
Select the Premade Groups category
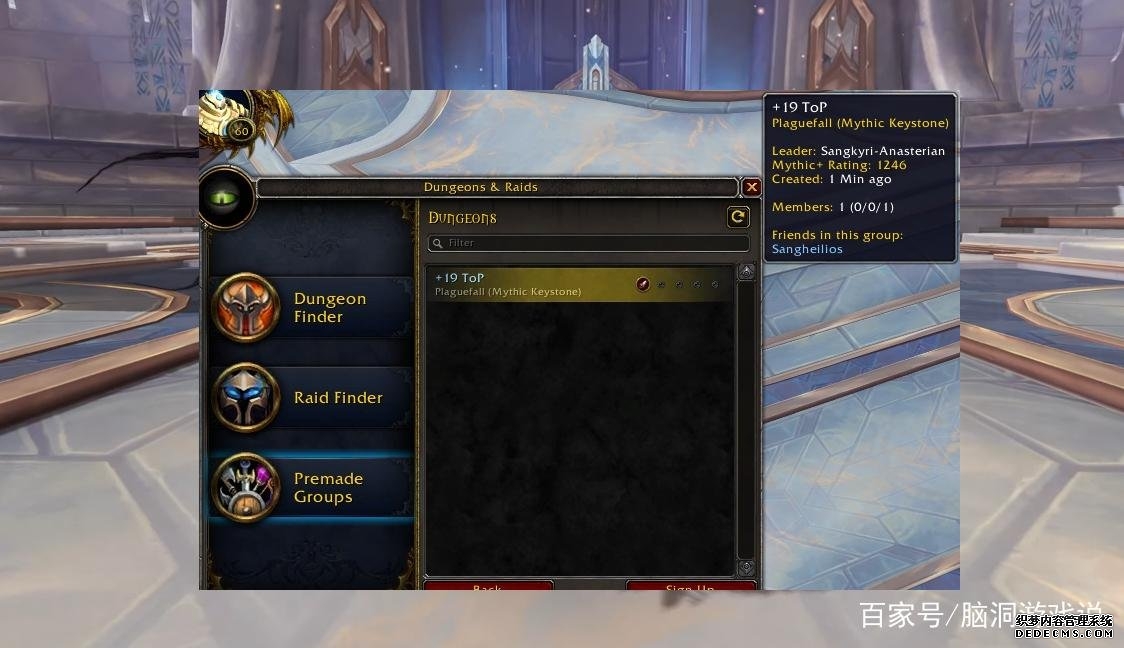[310, 488]
